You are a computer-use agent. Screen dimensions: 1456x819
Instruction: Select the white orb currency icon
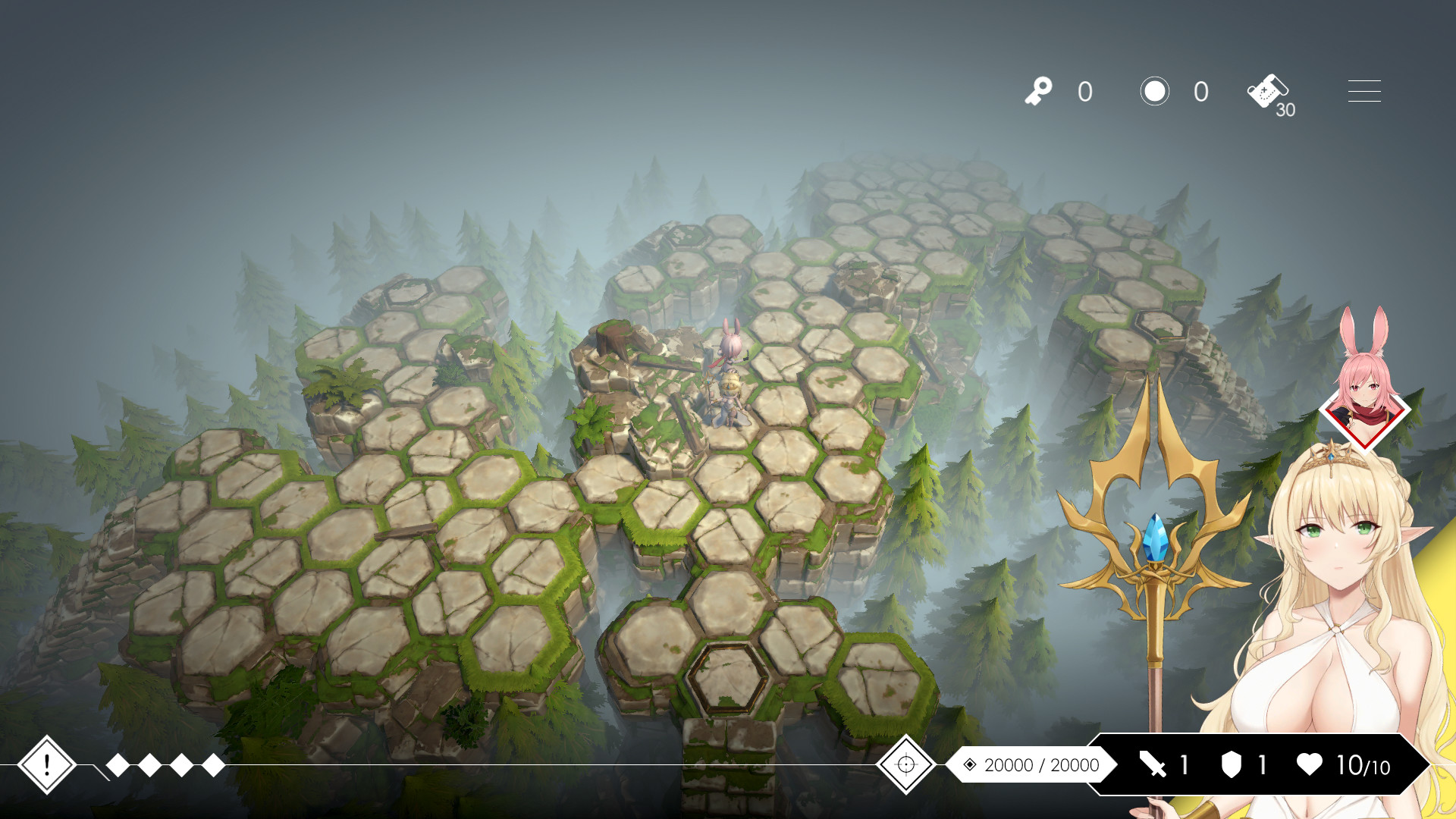tap(1155, 91)
